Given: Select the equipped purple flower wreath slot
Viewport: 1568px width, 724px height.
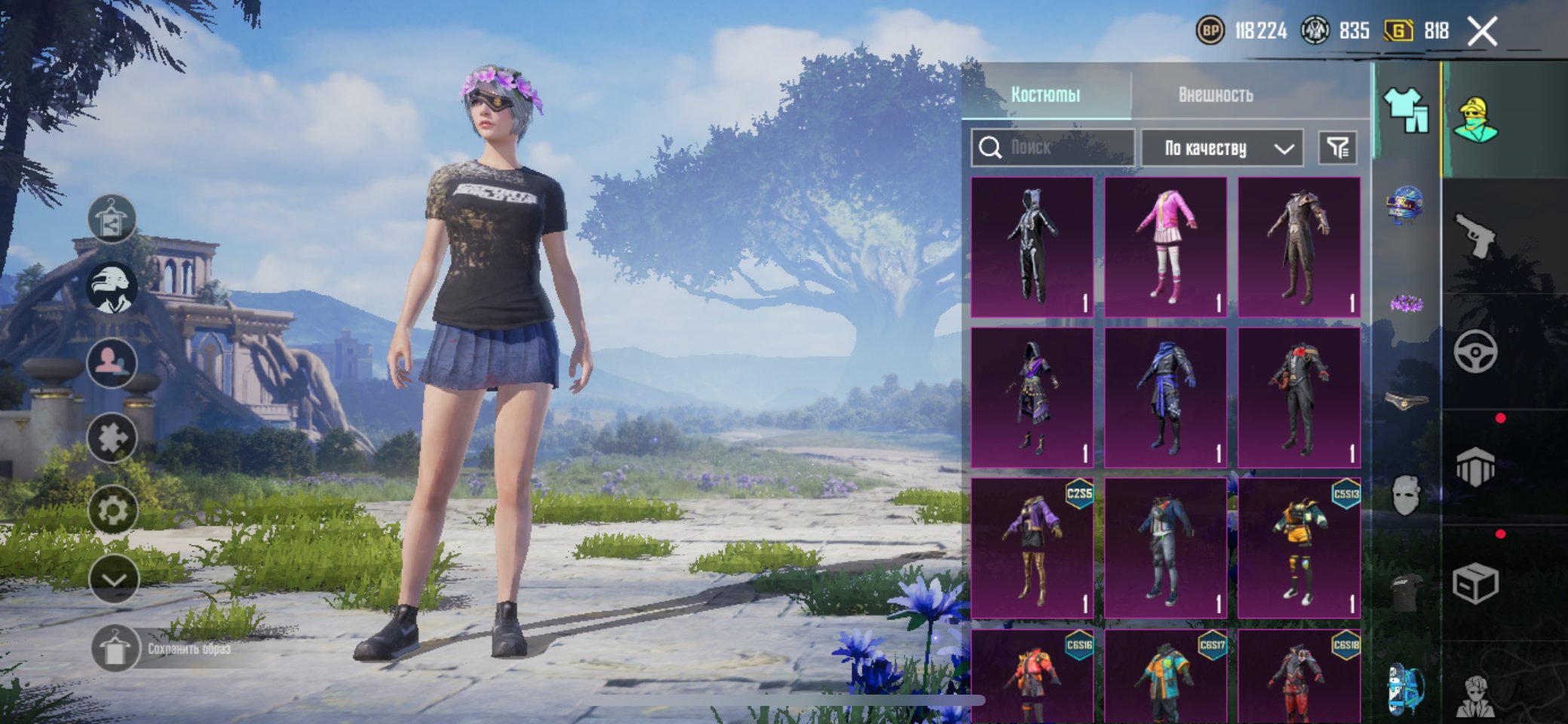Looking at the screenshot, I should [1406, 304].
